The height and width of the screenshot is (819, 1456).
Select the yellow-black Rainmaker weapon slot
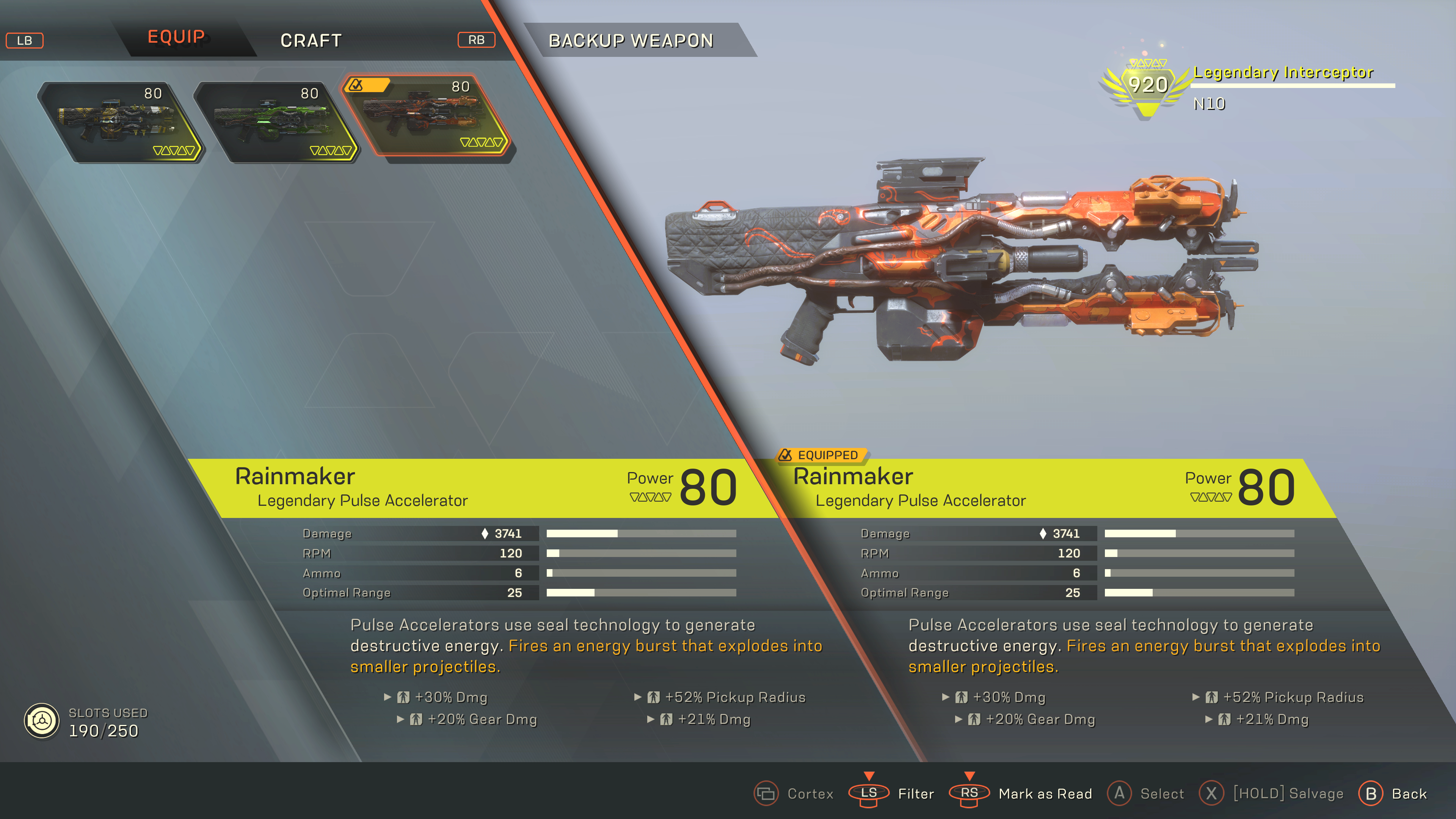coord(120,122)
